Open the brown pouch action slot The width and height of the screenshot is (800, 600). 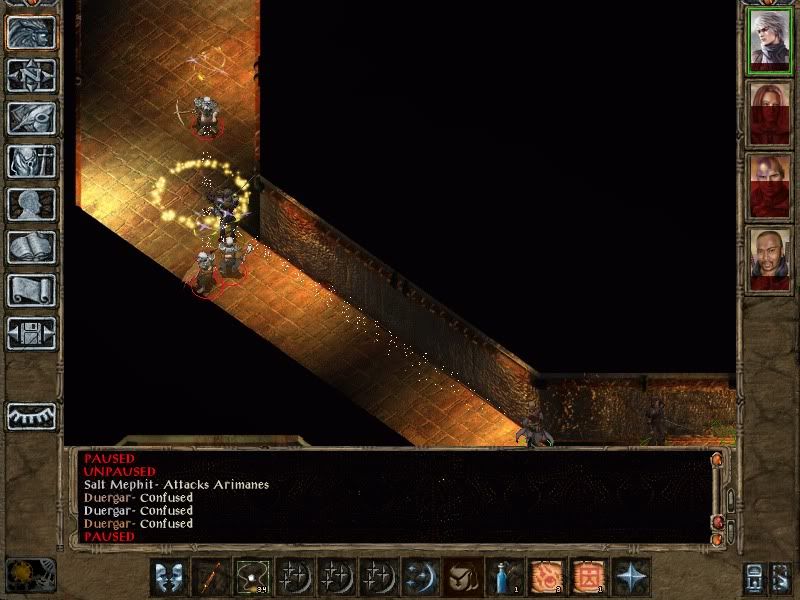(x=460, y=577)
